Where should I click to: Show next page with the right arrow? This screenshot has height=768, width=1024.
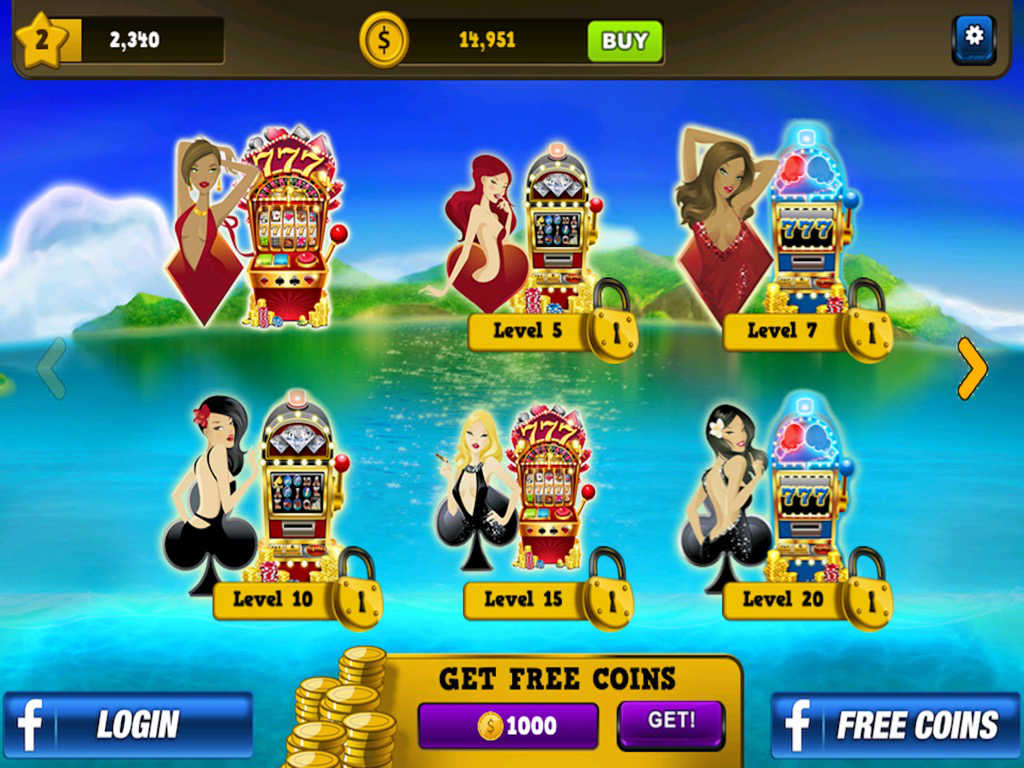tap(971, 368)
